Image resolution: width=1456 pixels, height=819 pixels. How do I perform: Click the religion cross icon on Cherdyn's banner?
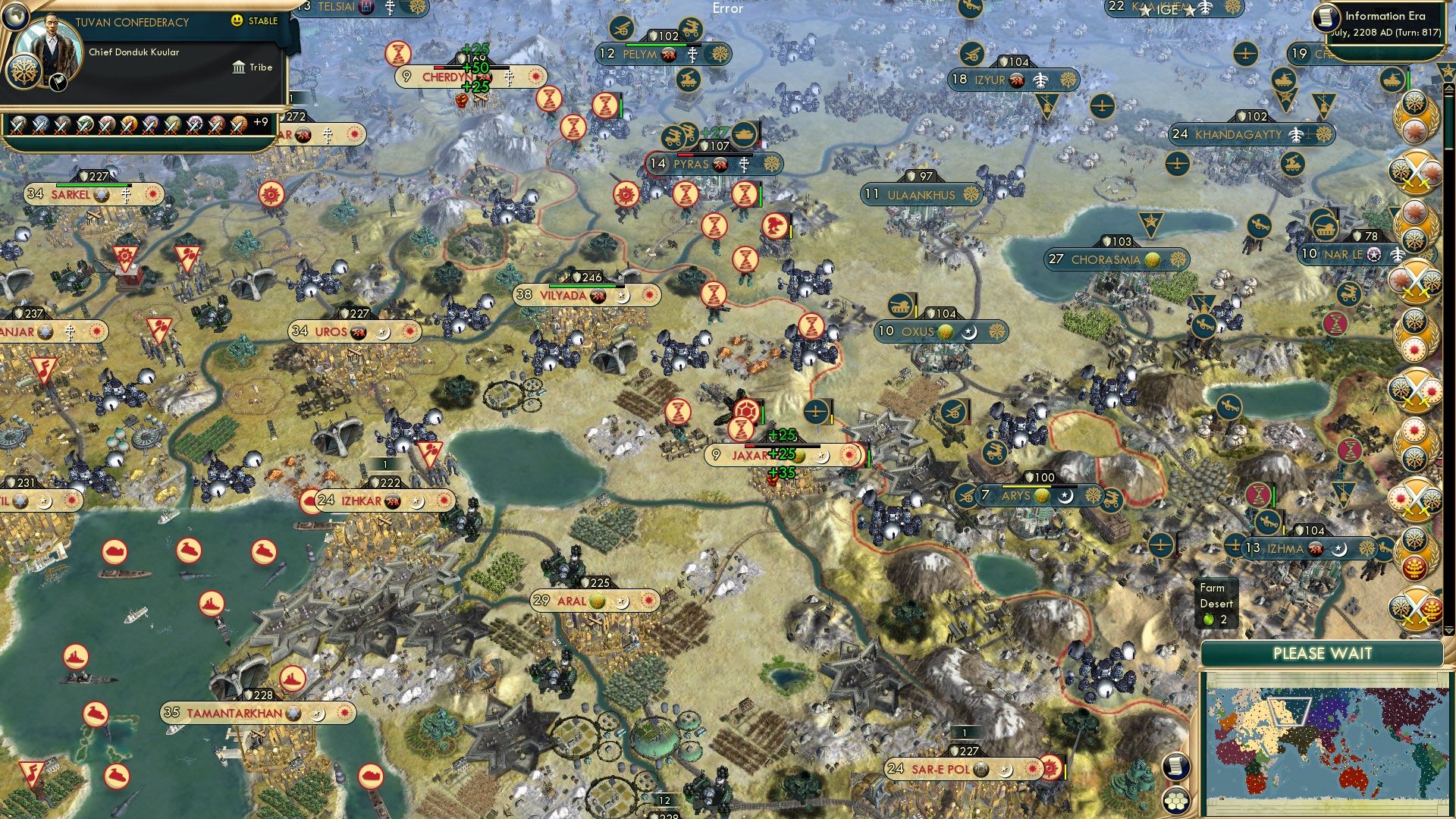pyautogui.click(x=508, y=77)
